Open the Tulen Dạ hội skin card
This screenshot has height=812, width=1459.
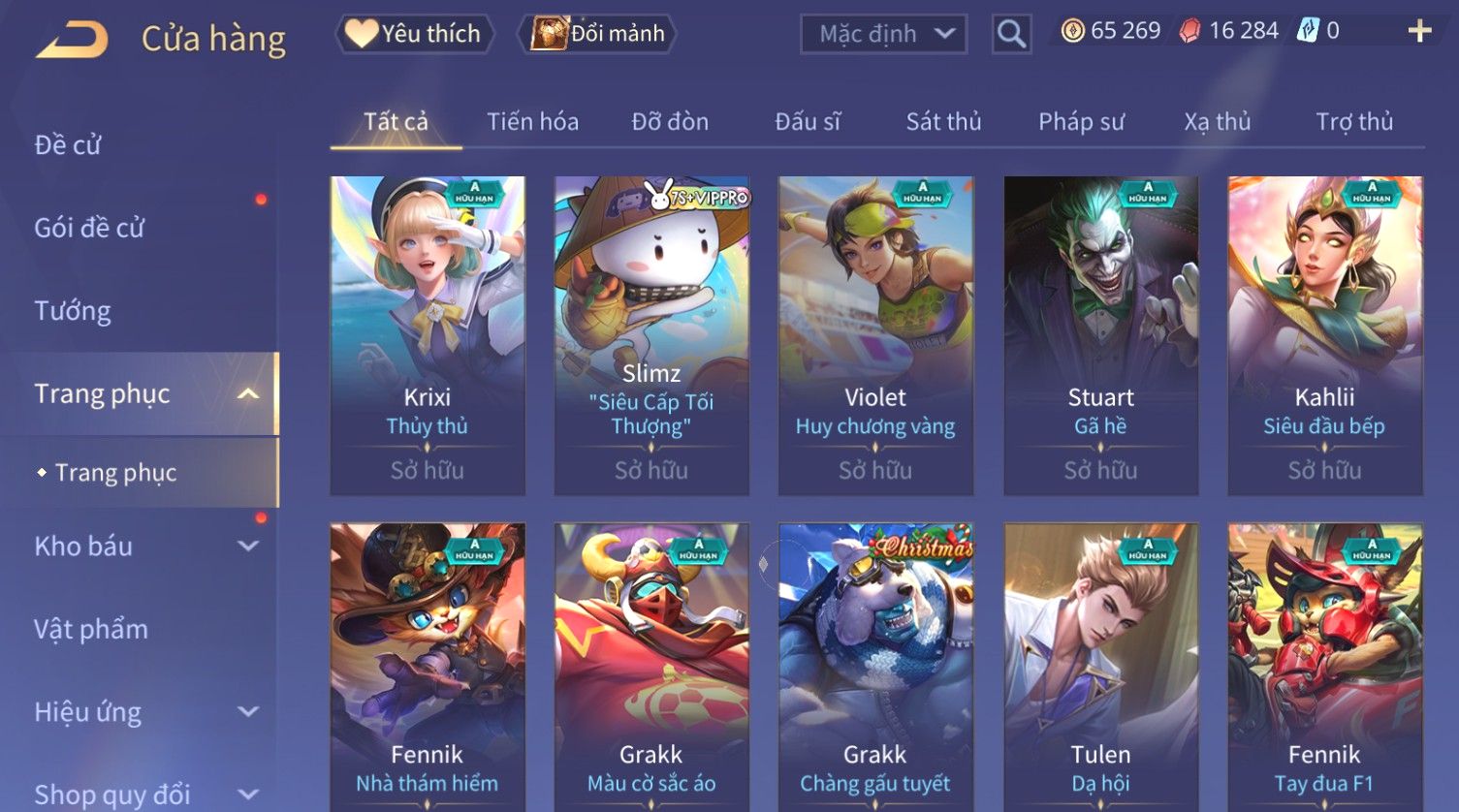[x=1100, y=669]
